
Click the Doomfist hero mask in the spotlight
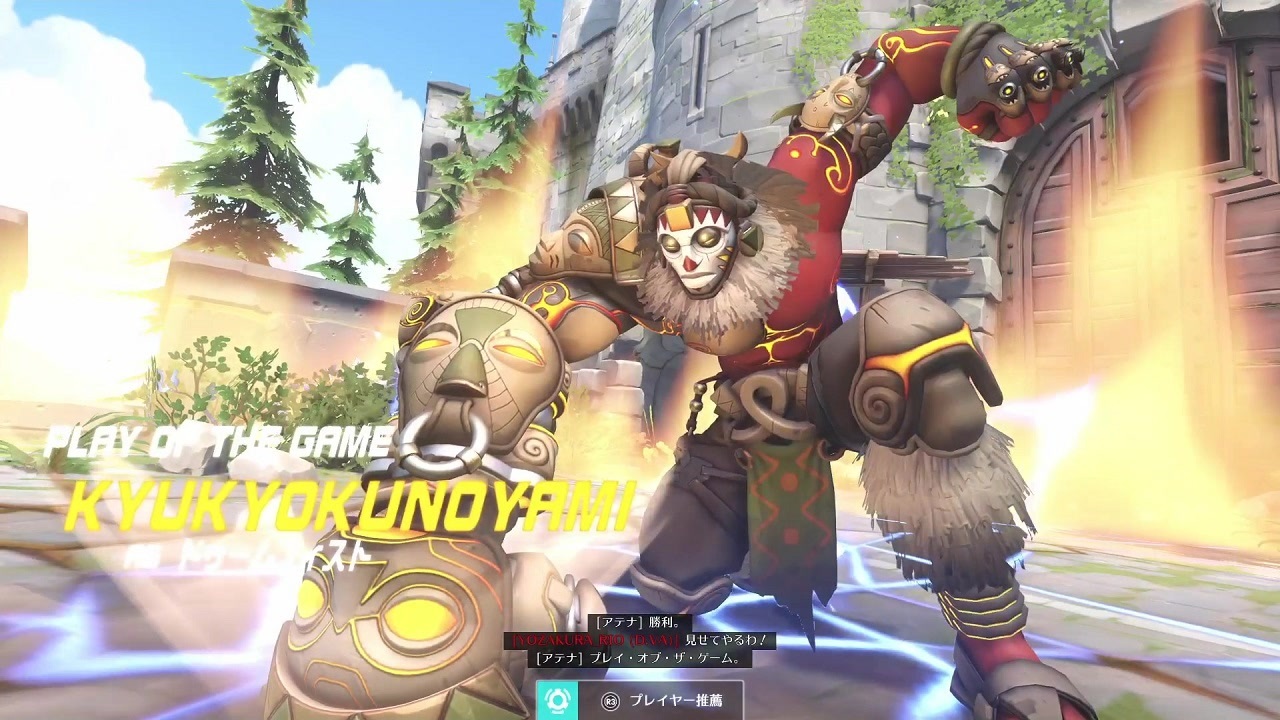click(700, 250)
